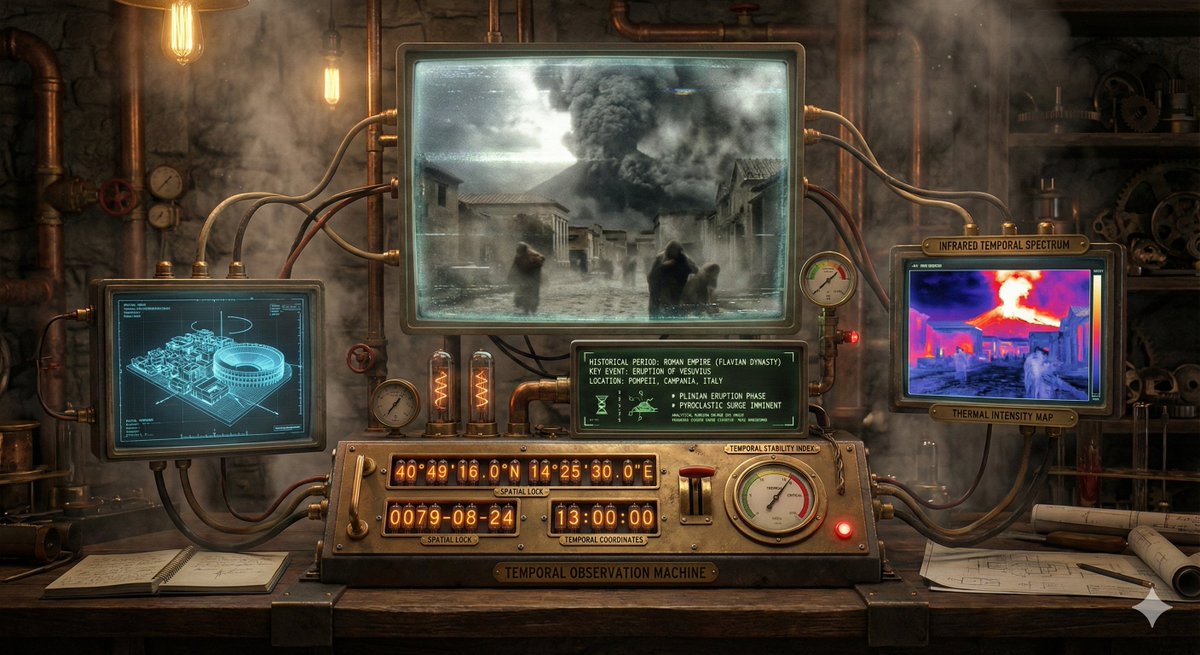Screen dimensions: 1200x655
Task: Select the main eruption viewing screen
Action: (x=600, y=187)
